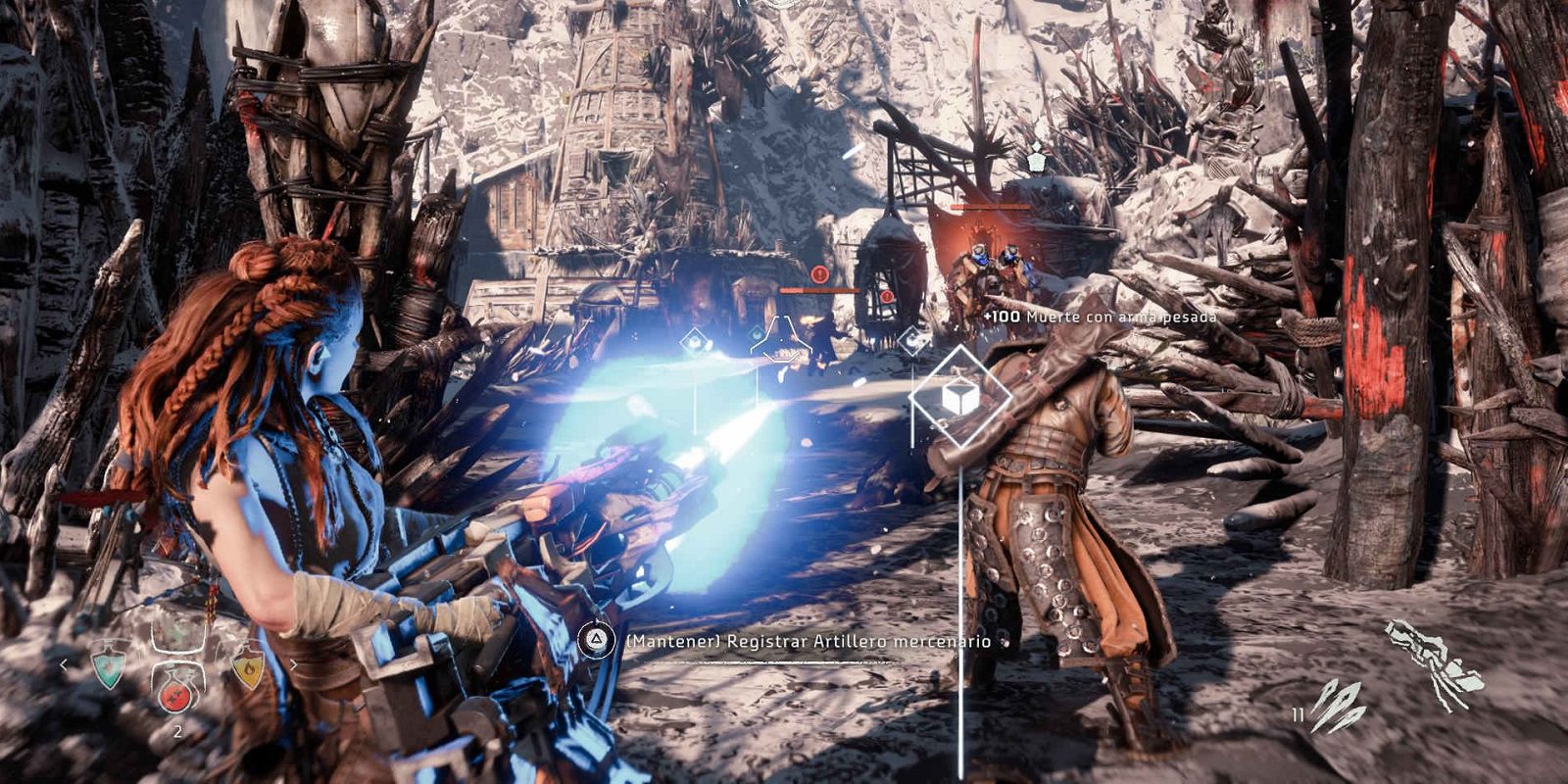Click the hexagonal targeting reticle mid-screen

780,338
